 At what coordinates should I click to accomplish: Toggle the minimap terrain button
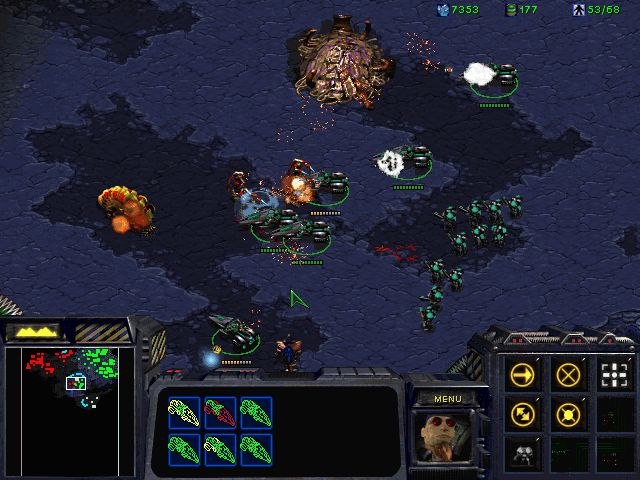click(x=32, y=331)
